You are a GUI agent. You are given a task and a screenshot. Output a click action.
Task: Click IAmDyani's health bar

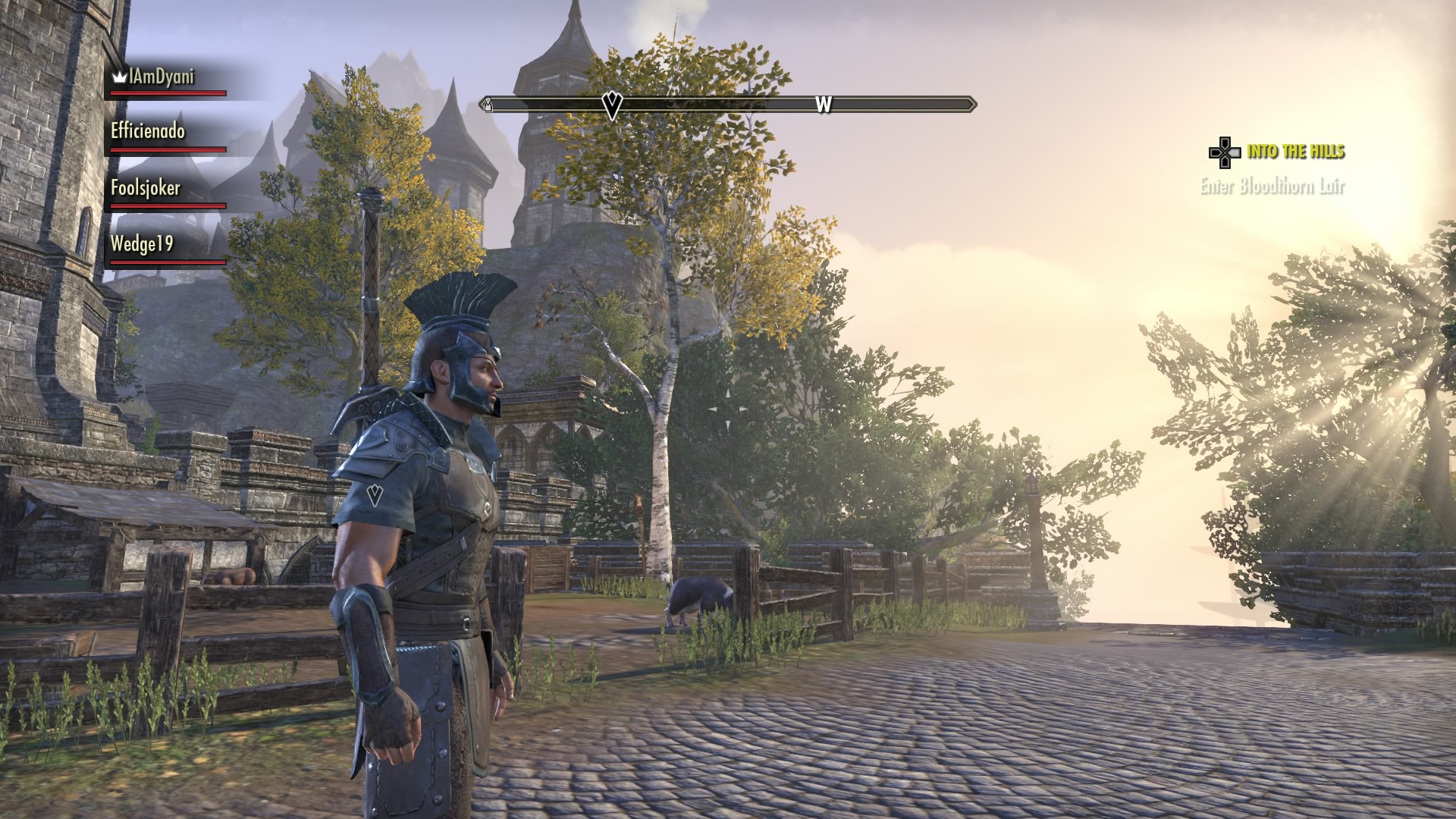point(167,93)
